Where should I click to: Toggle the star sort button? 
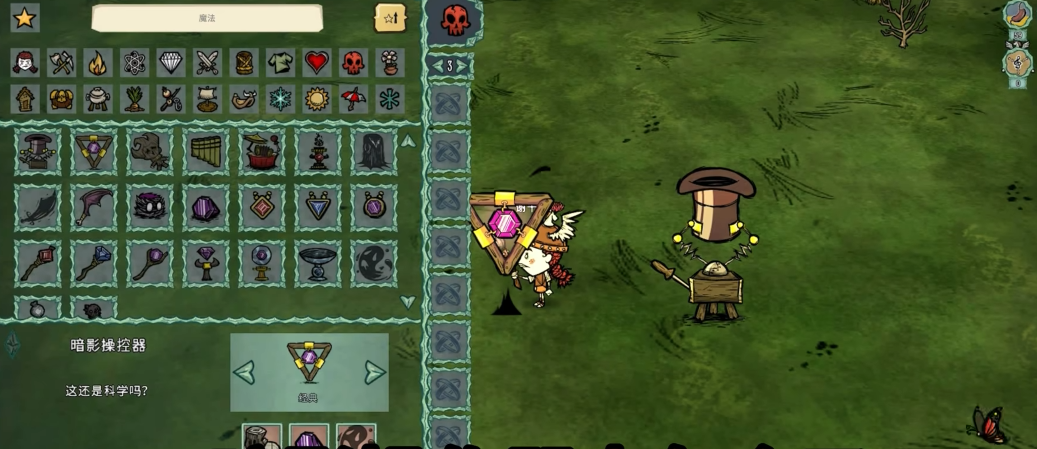click(x=390, y=18)
